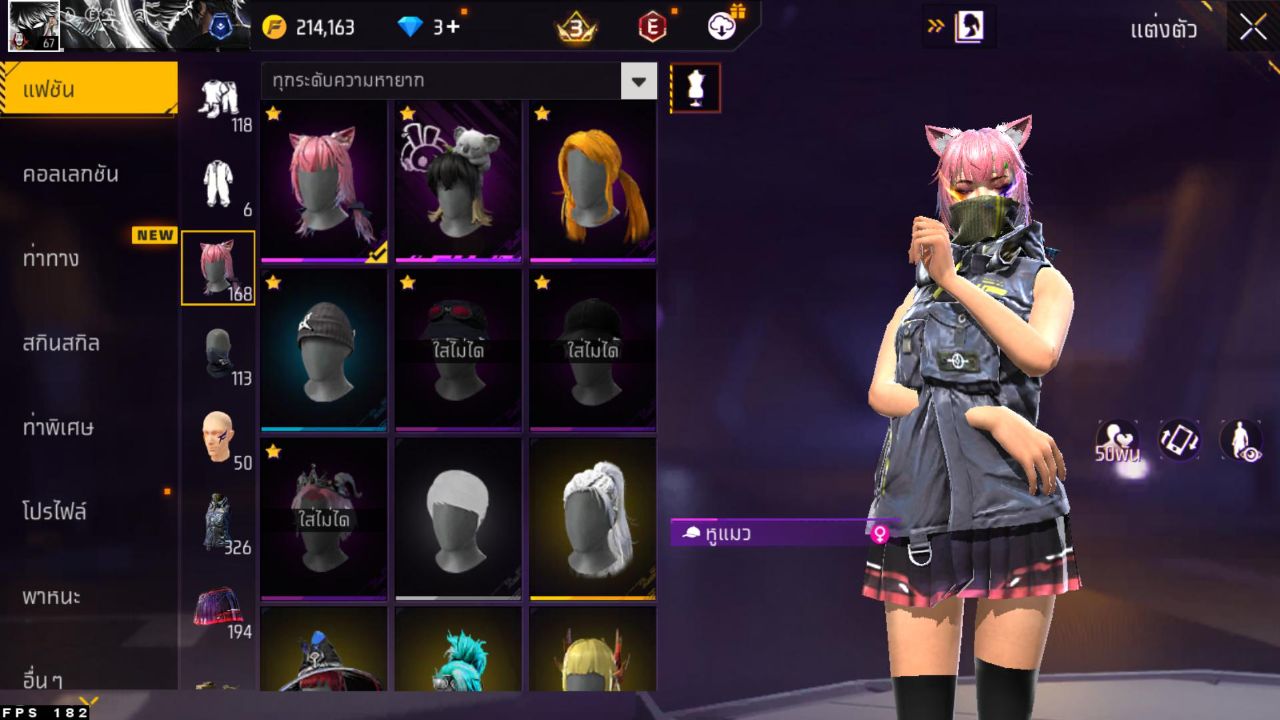This screenshot has width=1280, height=720.
Task: Open the top-up gift icon in the top bar
Action: coord(722,27)
